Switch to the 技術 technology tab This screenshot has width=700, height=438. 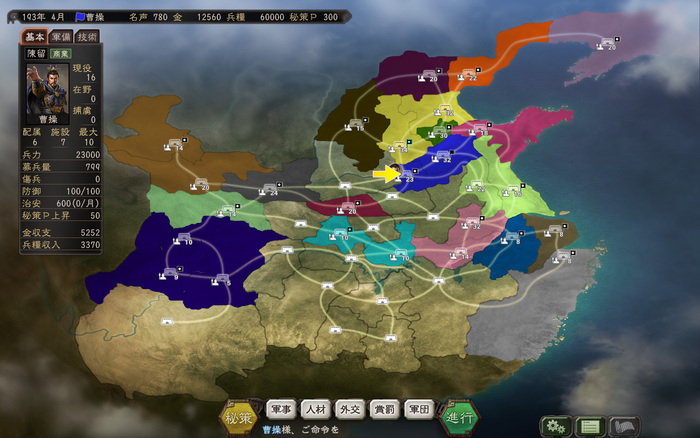[87, 36]
